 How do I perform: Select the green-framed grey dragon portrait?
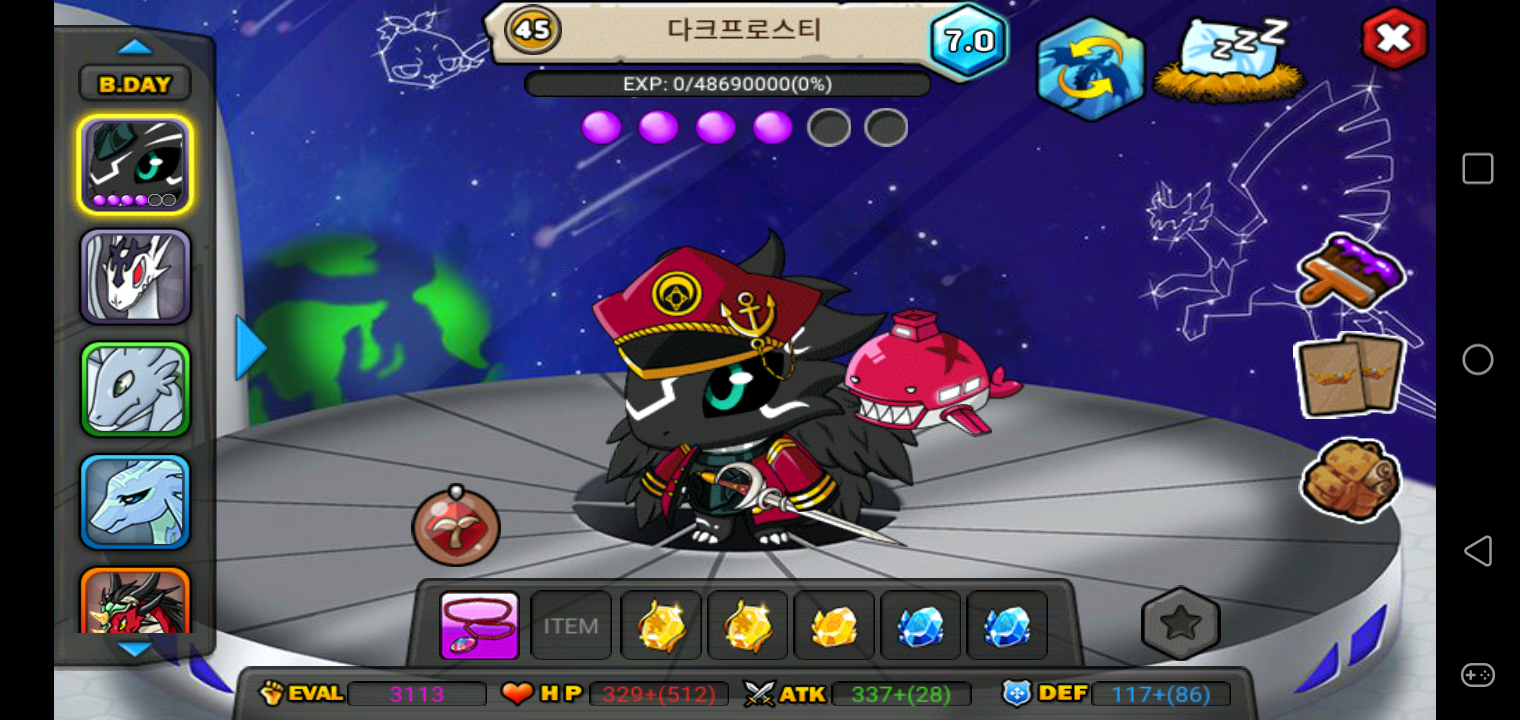(135, 389)
